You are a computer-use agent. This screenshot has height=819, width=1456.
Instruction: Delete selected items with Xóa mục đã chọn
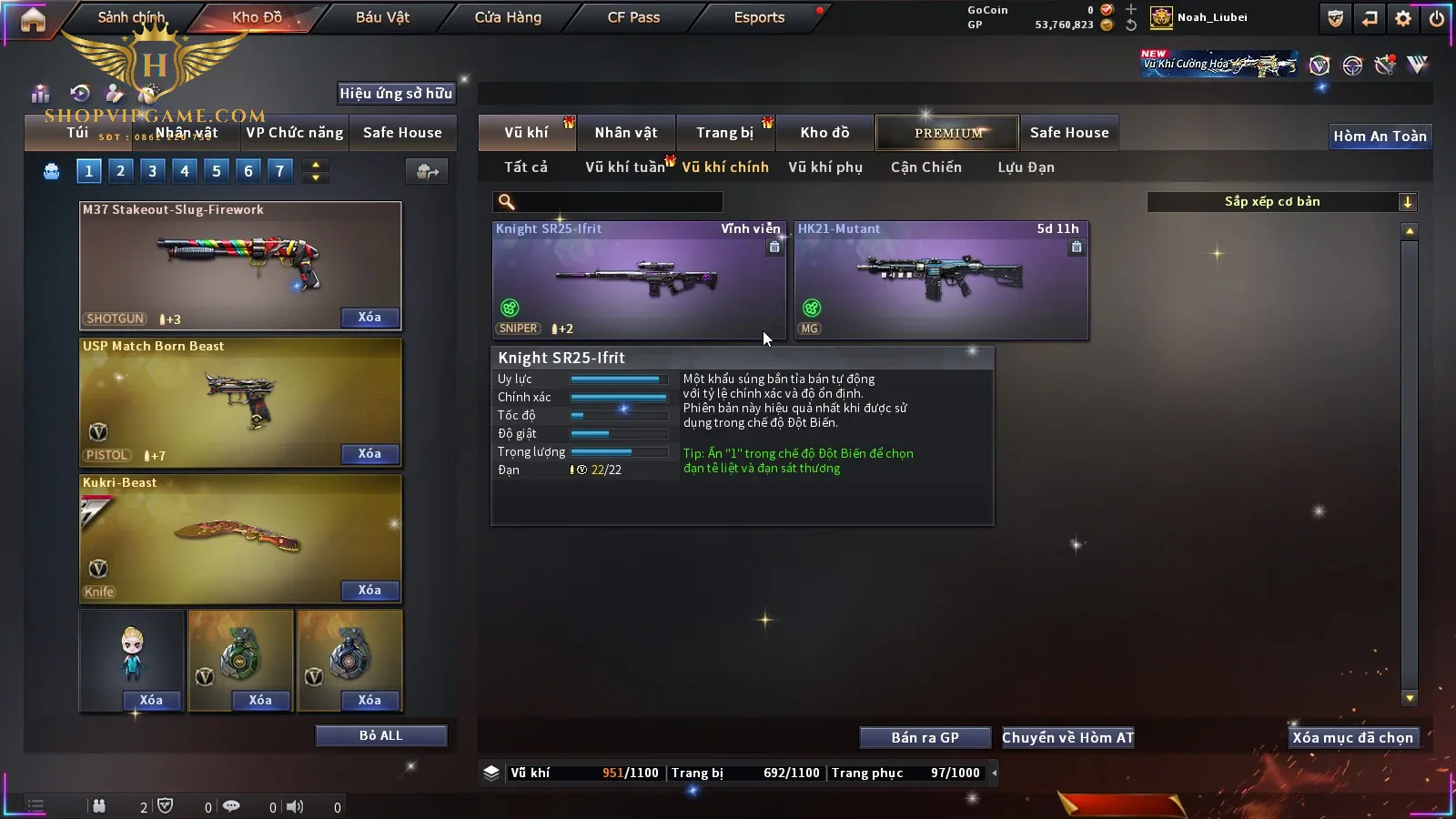pyautogui.click(x=1352, y=738)
